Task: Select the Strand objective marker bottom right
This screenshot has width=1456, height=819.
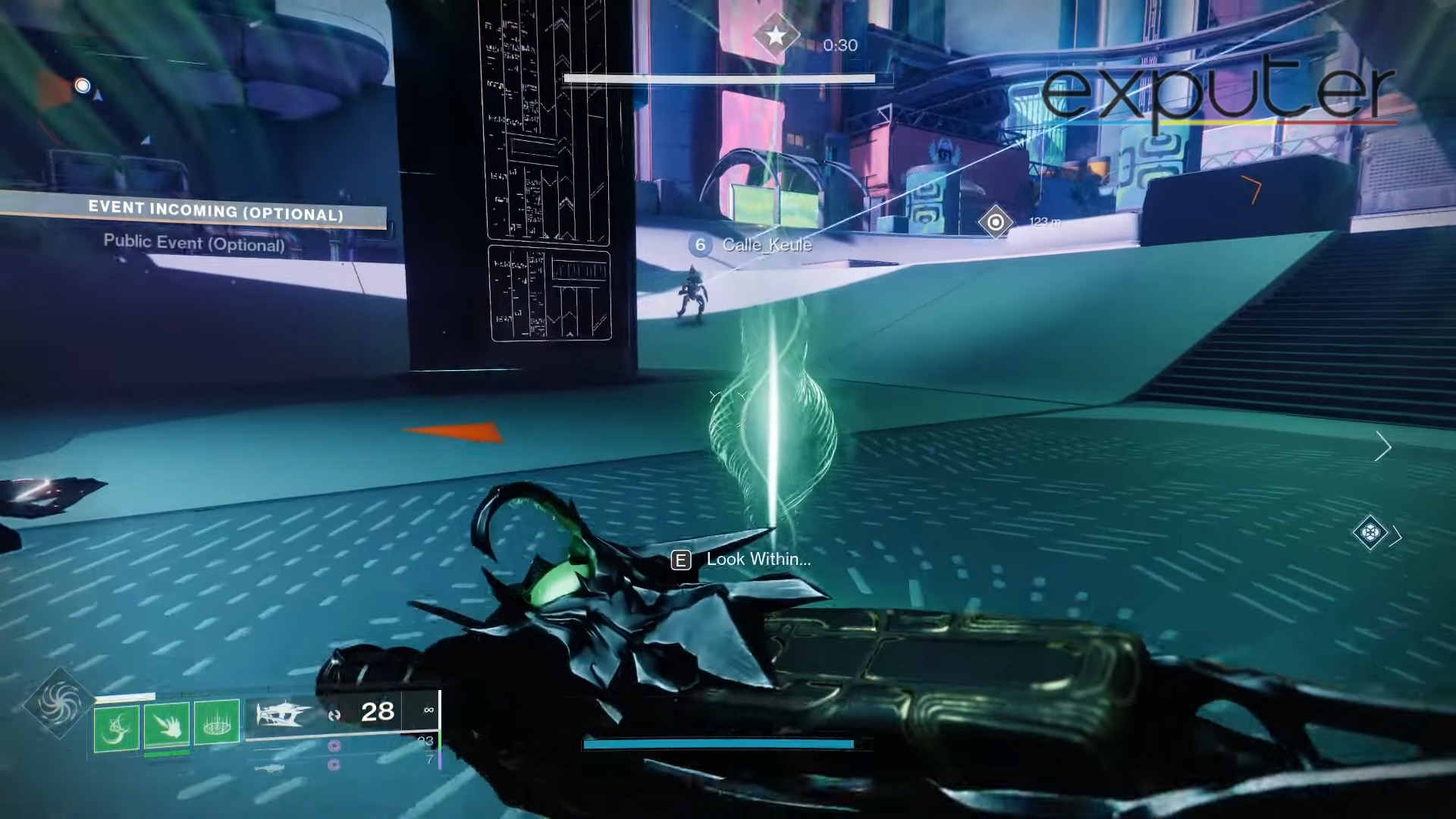Action: click(1370, 533)
